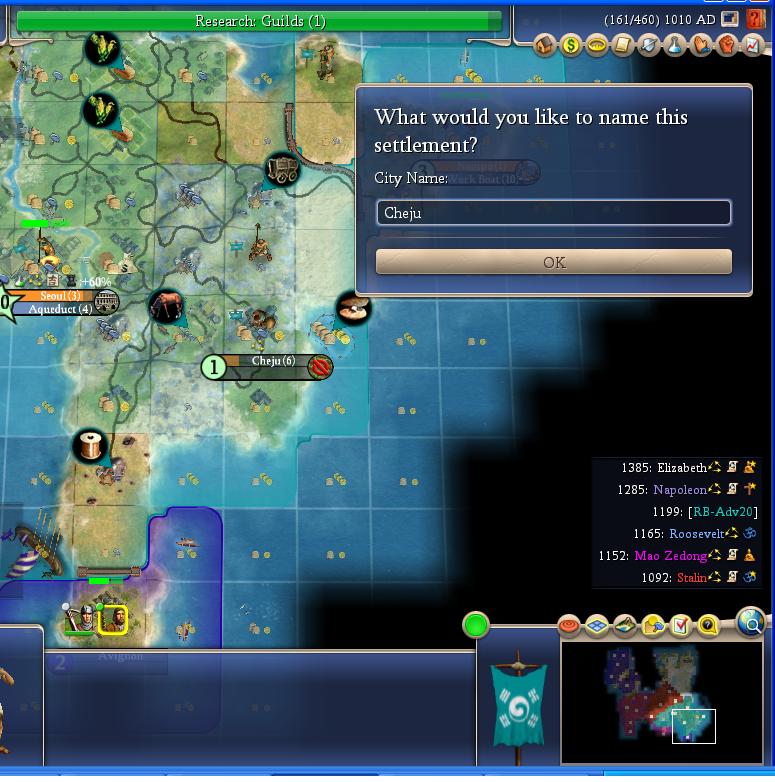Open the Military Advisor shield icon
Image resolution: width=775 pixels, height=782 pixels.
click(649, 45)
